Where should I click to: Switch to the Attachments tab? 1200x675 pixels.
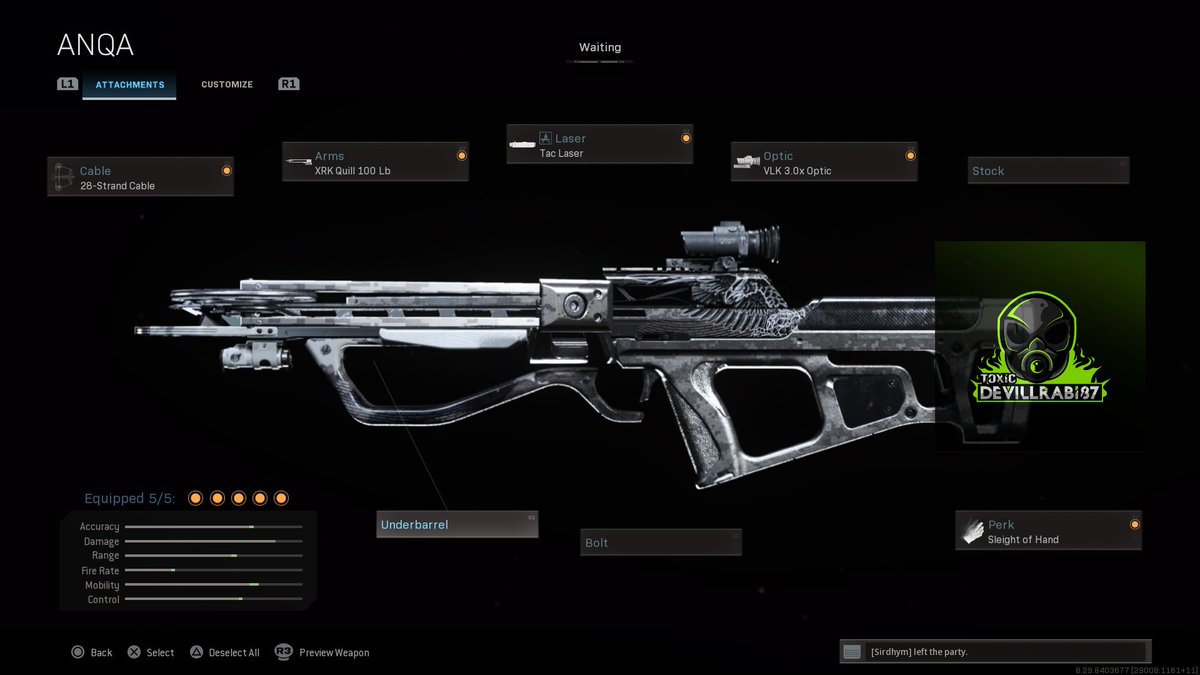pyautogui.click(x=130, y=85)
